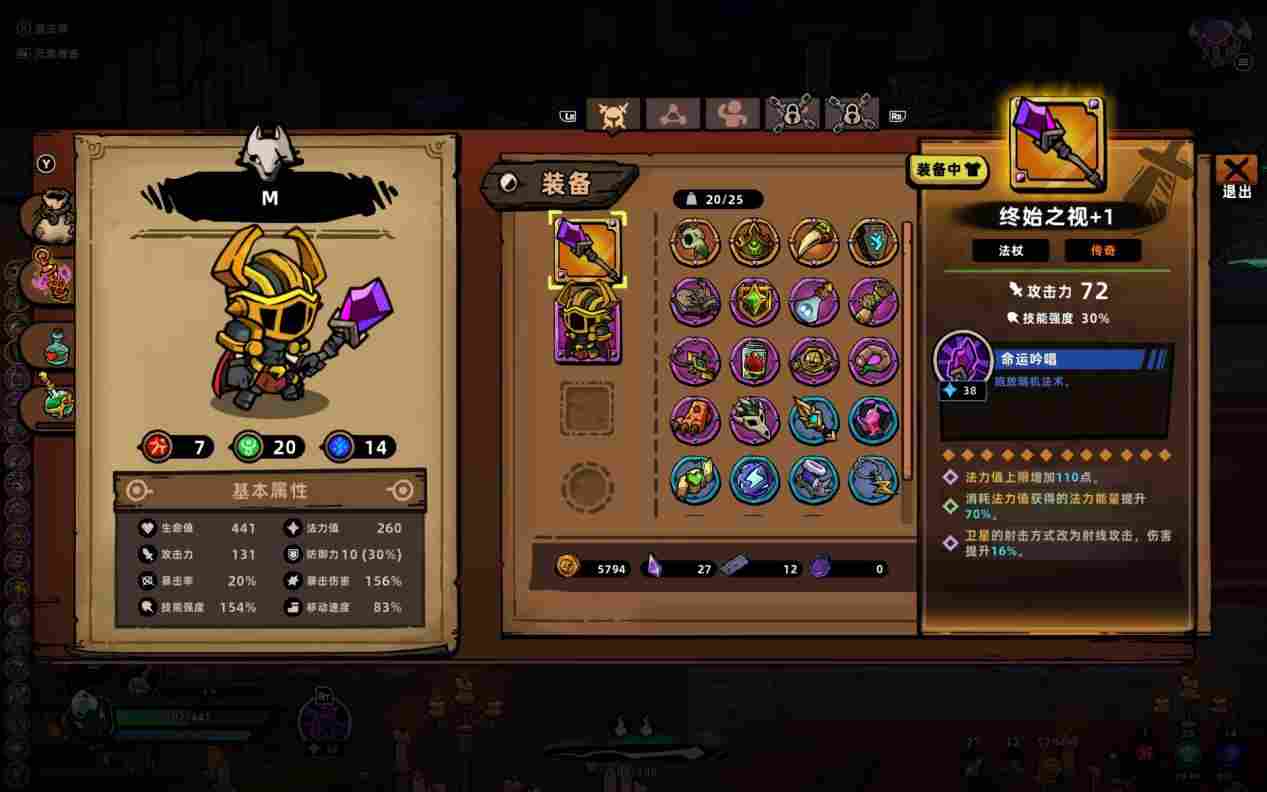Switch to the flexing arm tab
Image resolution: width=1267 pixels, height=792 pixels.
(732, 115)
